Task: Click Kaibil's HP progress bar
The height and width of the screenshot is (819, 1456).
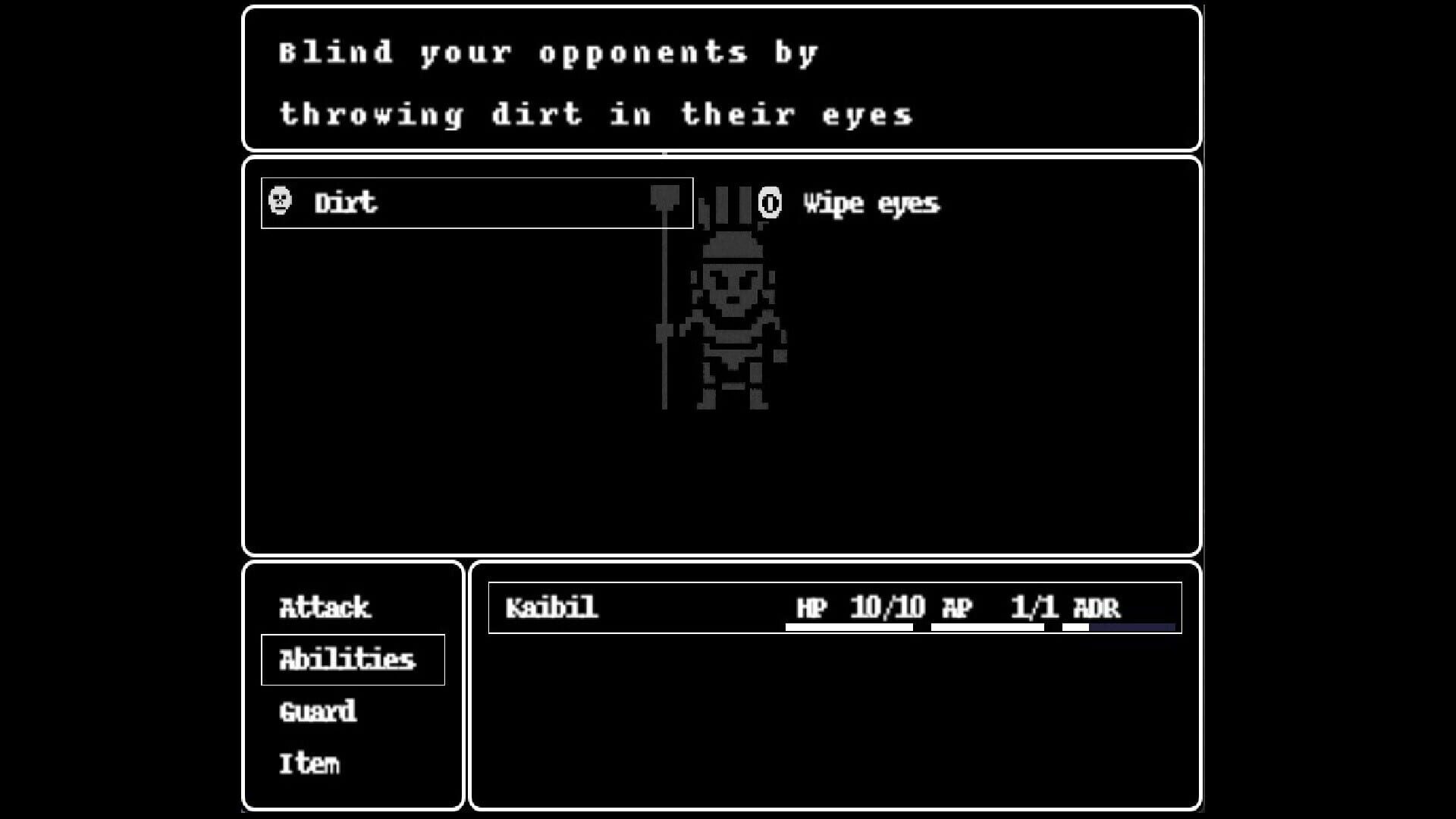Action: tap(849, 626)
